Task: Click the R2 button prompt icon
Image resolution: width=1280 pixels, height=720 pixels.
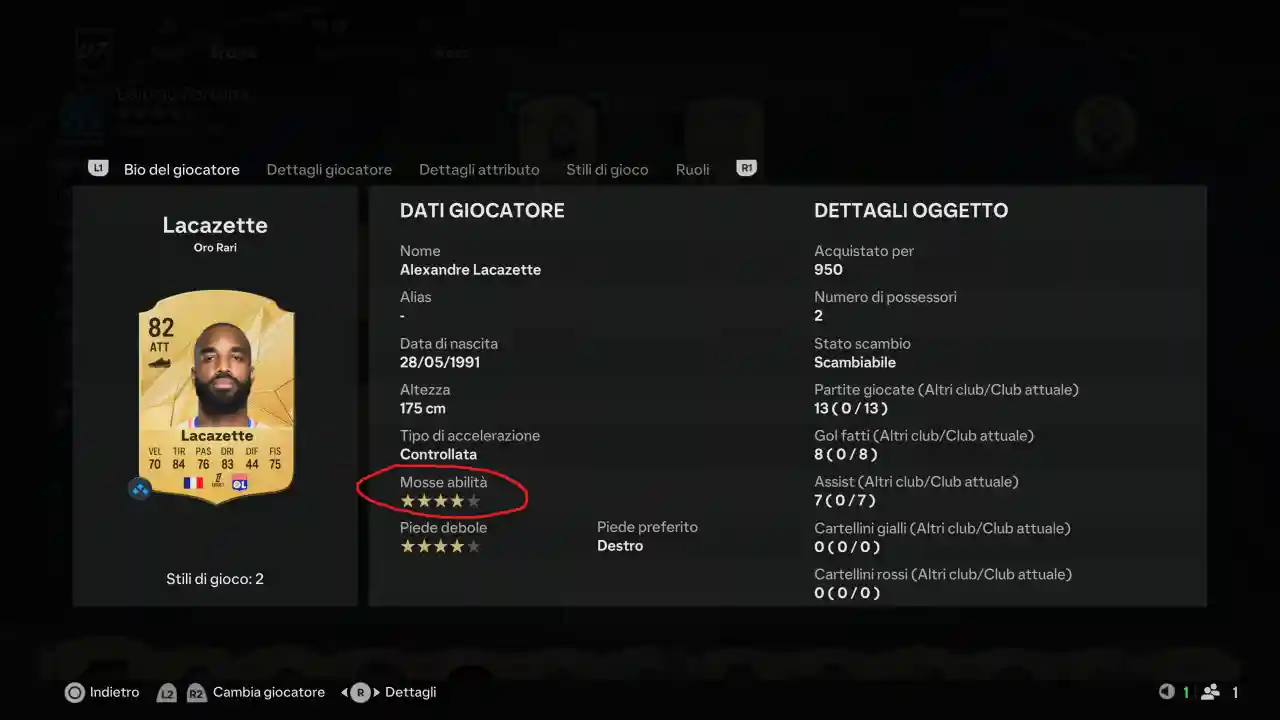Action: [x=196, y=692]
